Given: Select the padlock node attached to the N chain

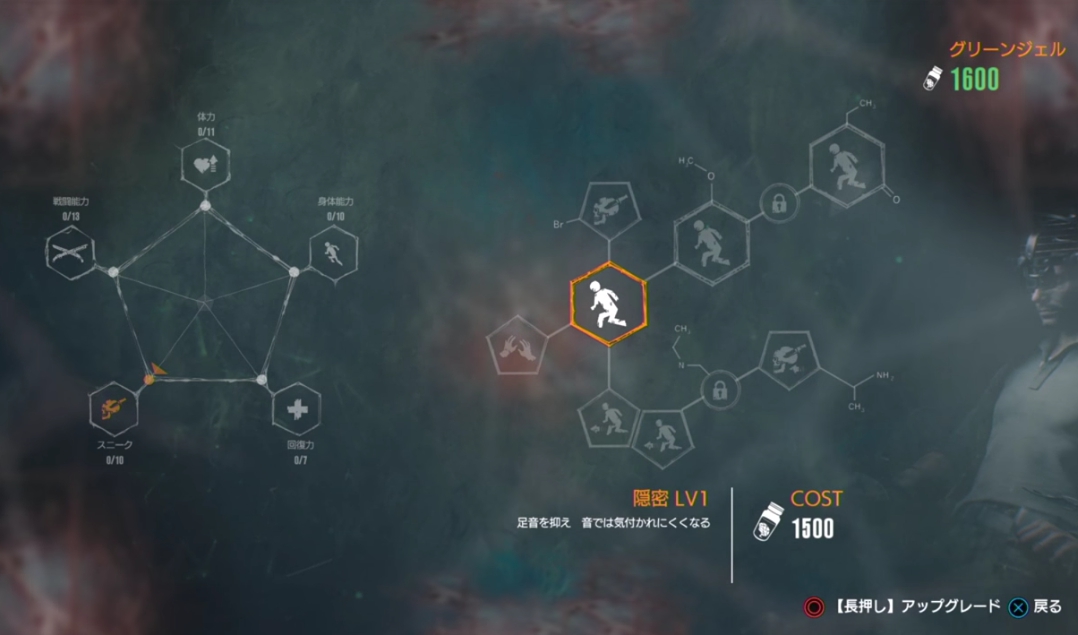Looking at the screenshot, I should (x=718, y=391).
